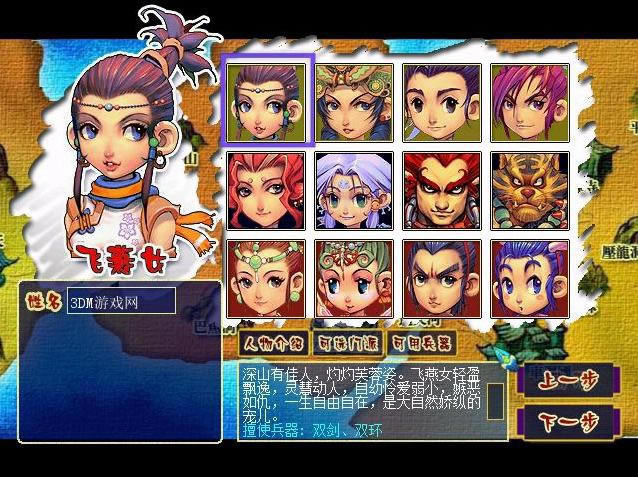Screen dimensions: 638x477
Task: Continue with the 下一步 button
Action: pos(560,420)
